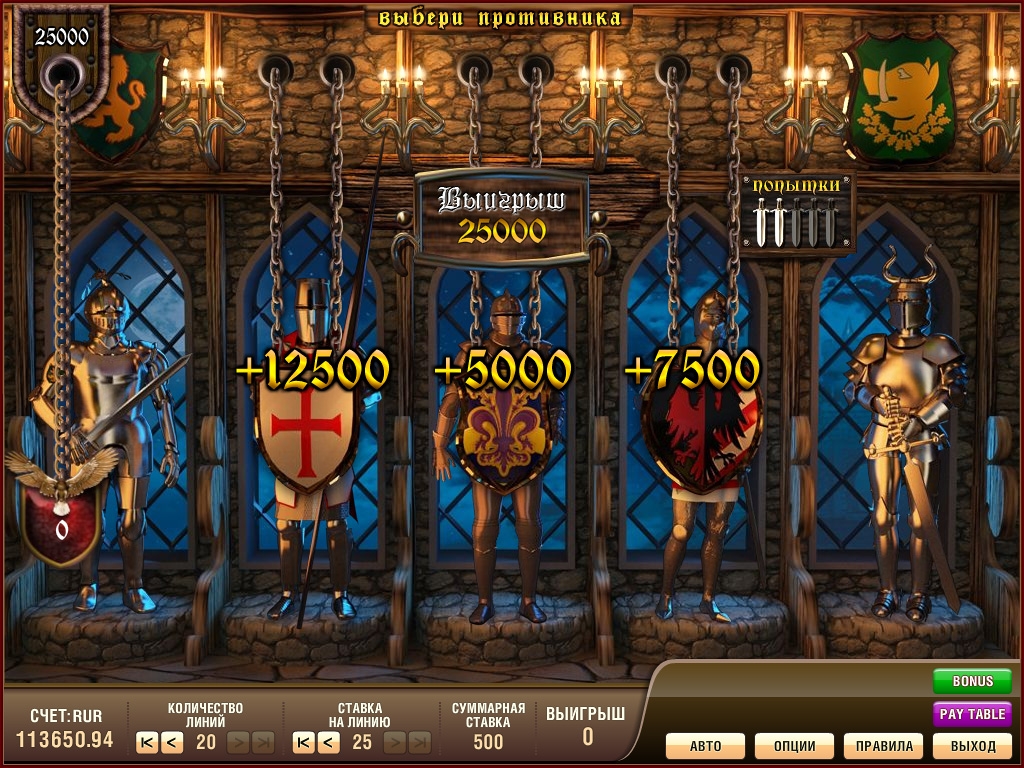1024x768 pixels.
Task: Lower СТАВКА НА ЛИНИЮ by one step
Action: click(x=328, y=742)
